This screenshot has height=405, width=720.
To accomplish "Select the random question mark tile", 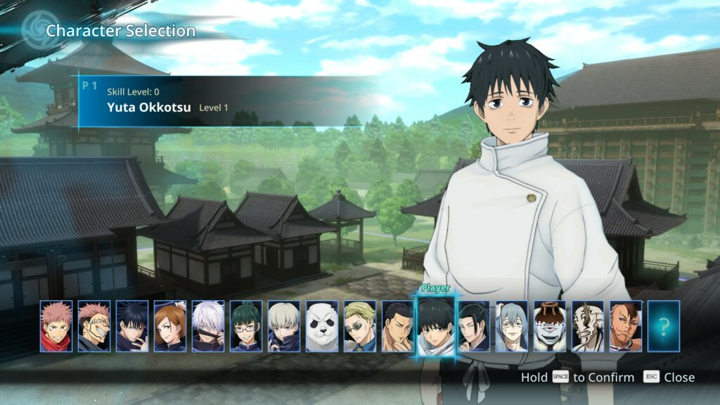I will tap(664, 326).
